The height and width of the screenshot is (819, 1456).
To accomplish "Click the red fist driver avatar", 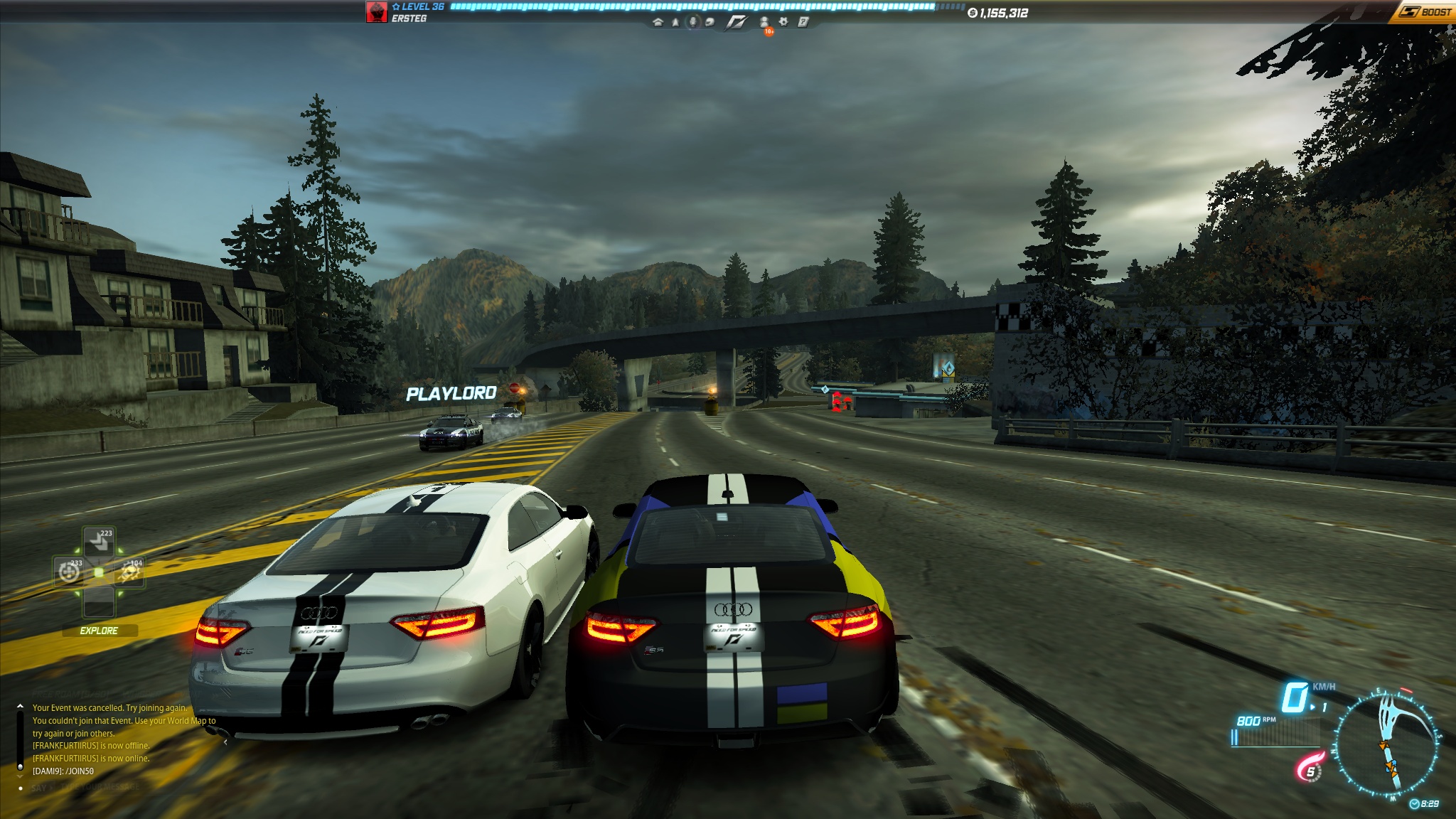I will pyautogui.click(x=376, y=12).
